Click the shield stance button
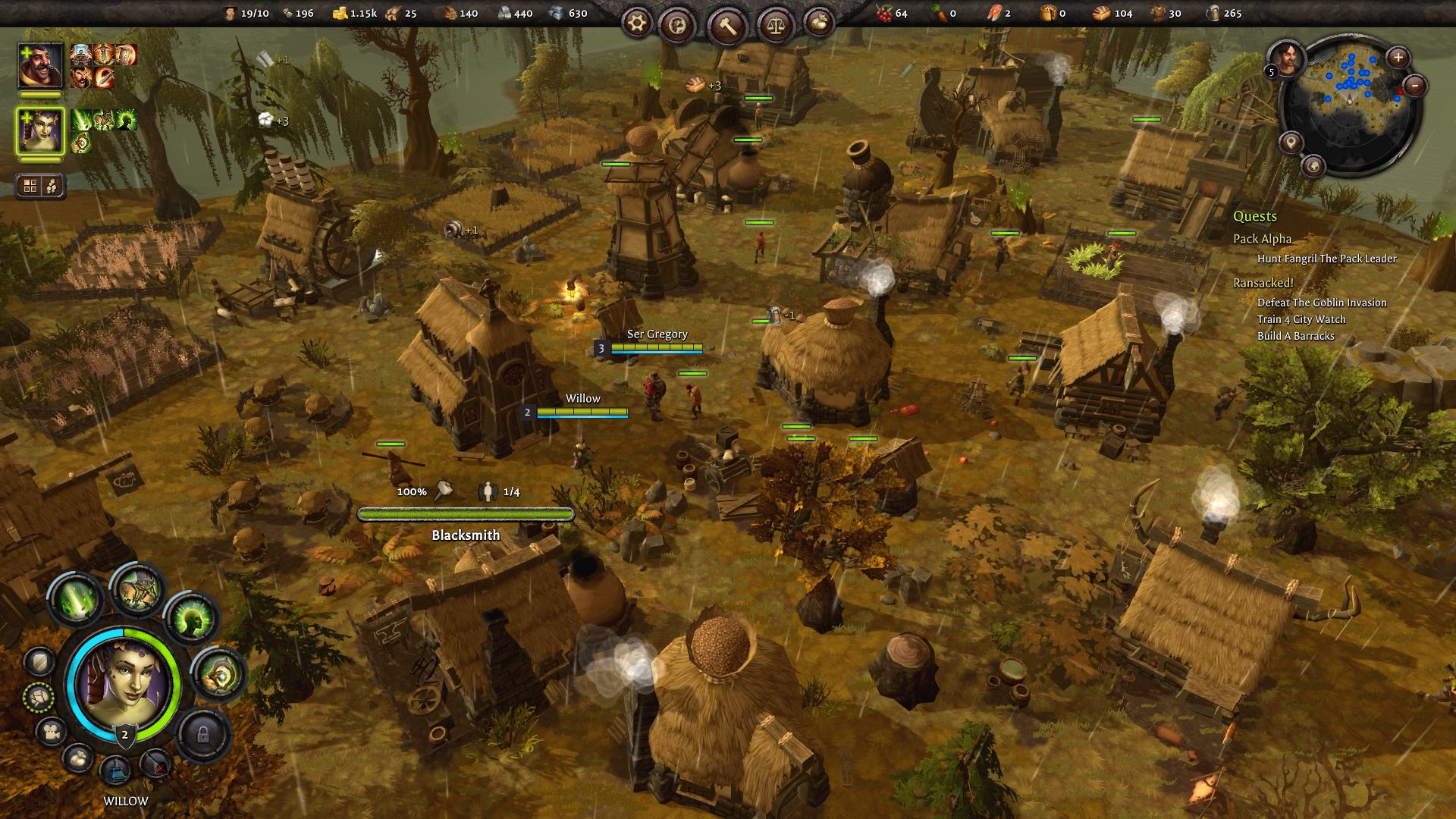This screenshot has width=1456, height=819. 39,662
